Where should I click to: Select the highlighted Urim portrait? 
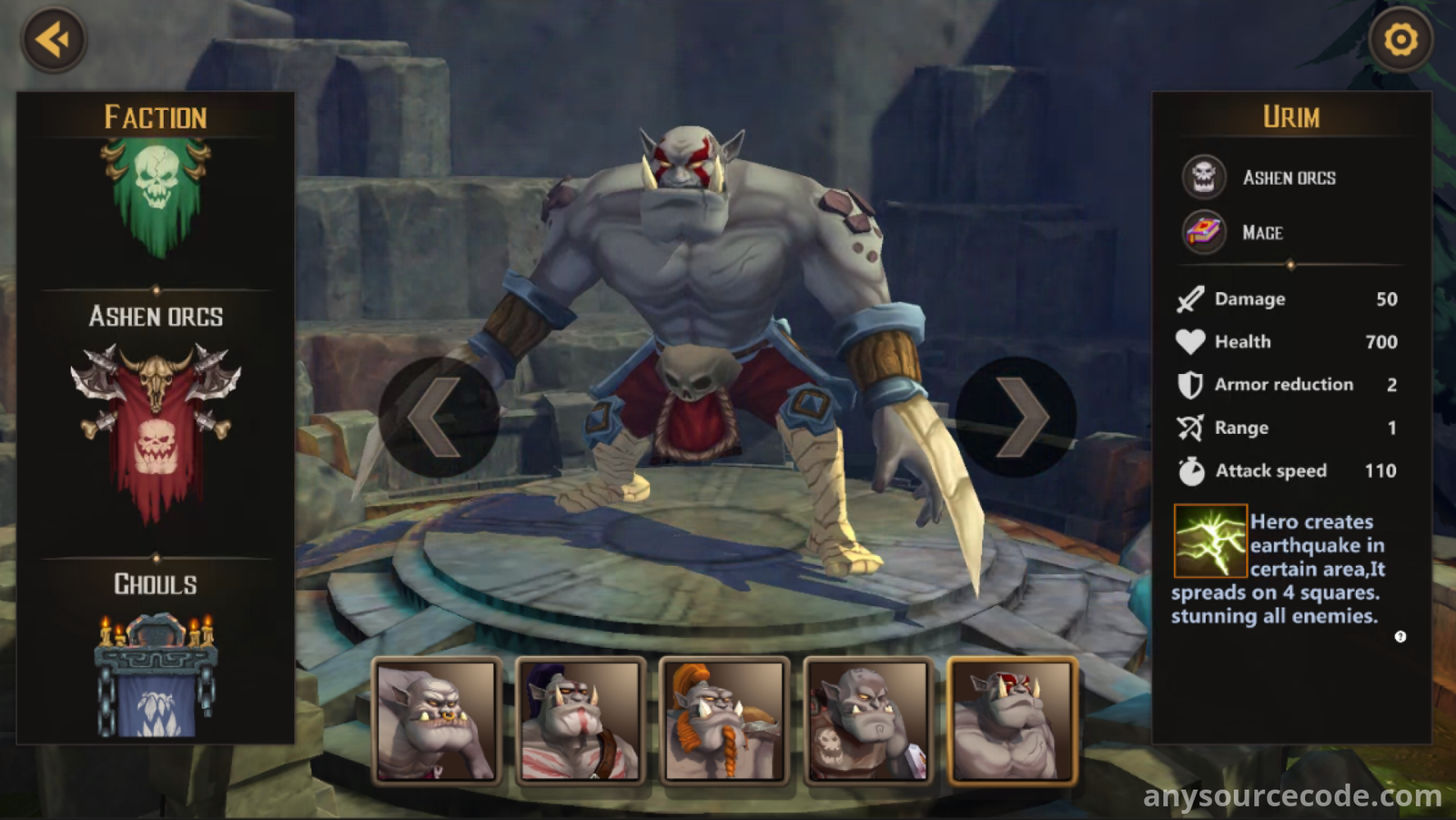pyautogui.click(x=1012, y=720)
